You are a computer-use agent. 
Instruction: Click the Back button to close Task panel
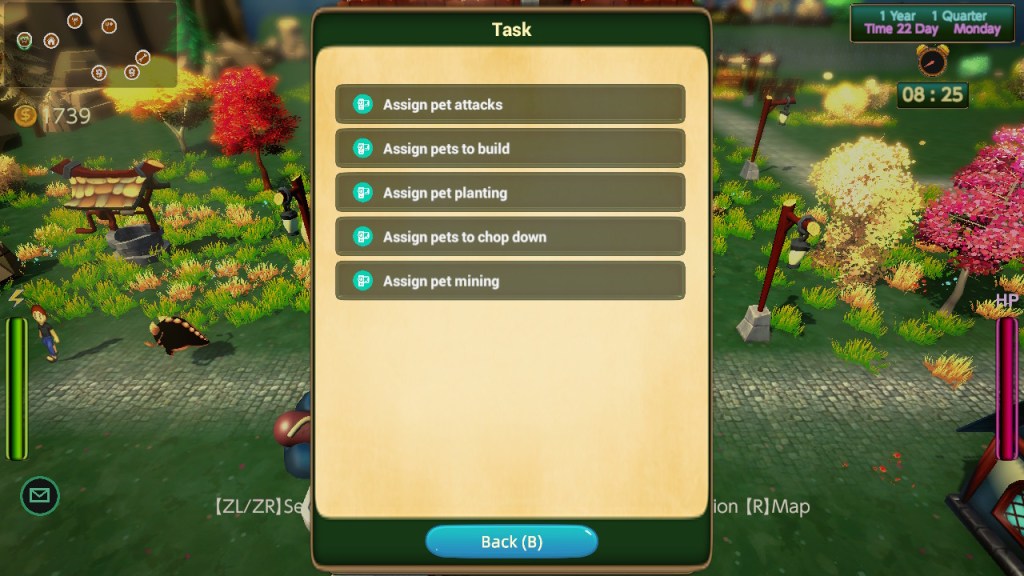[511, 542]
